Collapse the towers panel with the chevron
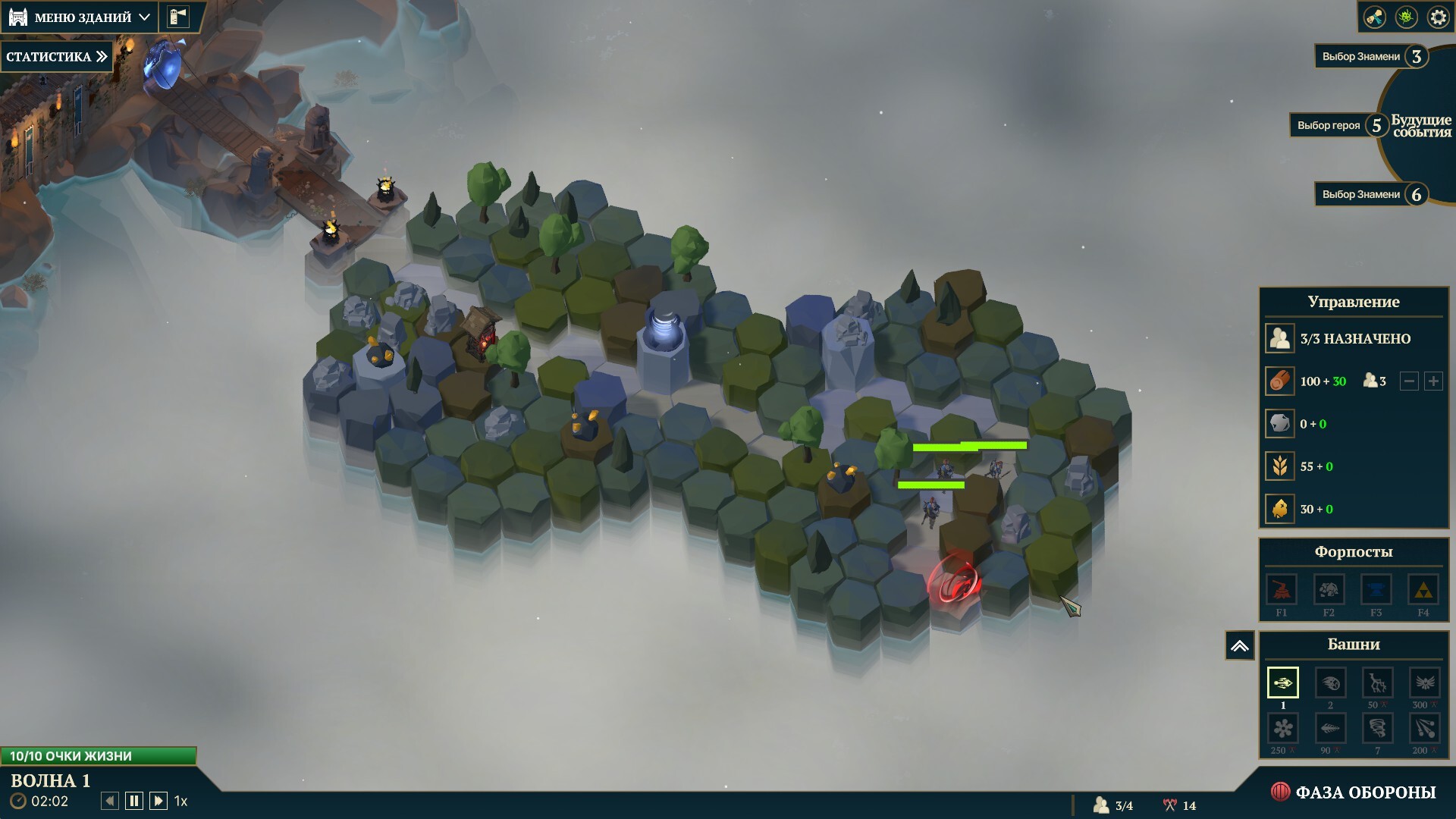 1240,646
